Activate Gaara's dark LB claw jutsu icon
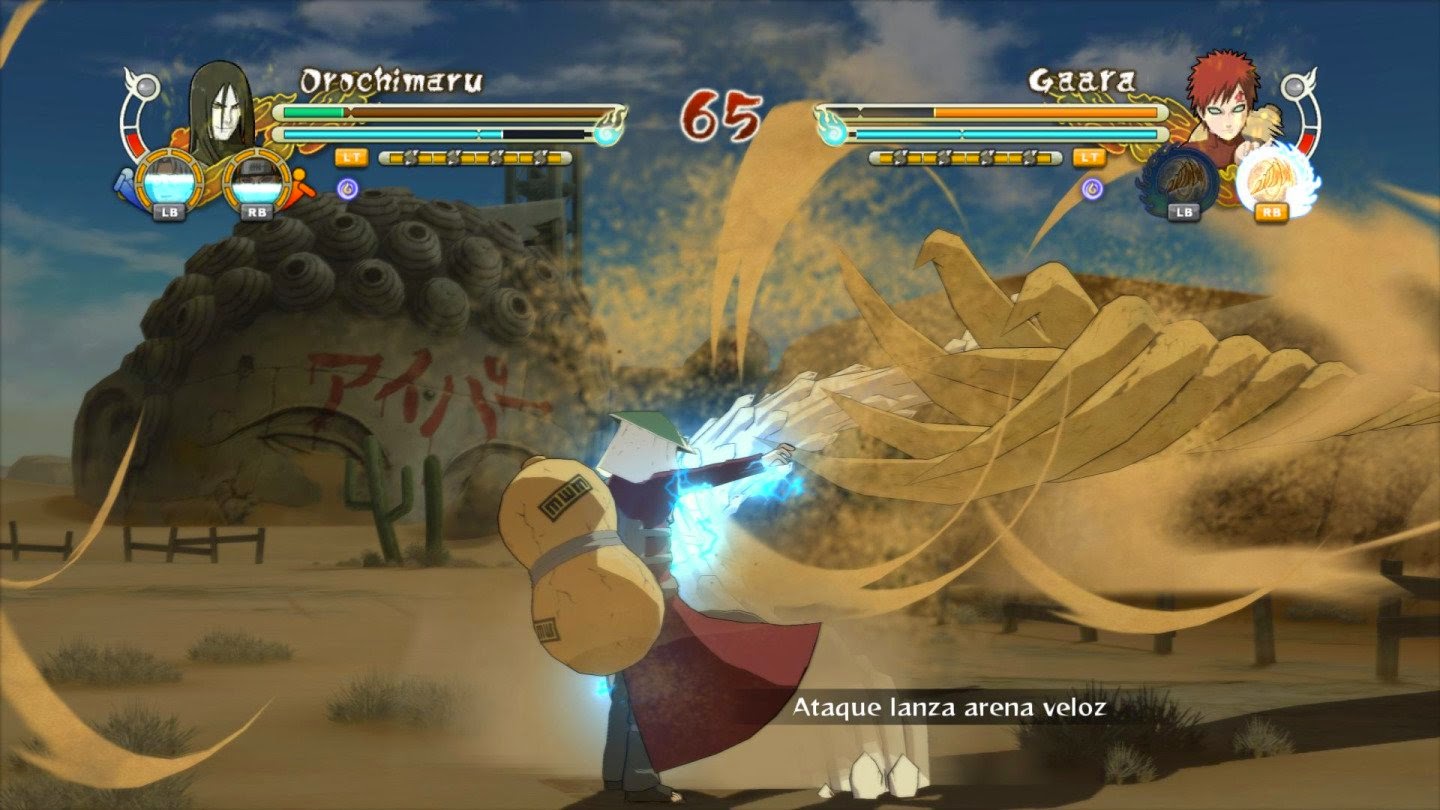1440x810 pixels. pos(1182,180)
